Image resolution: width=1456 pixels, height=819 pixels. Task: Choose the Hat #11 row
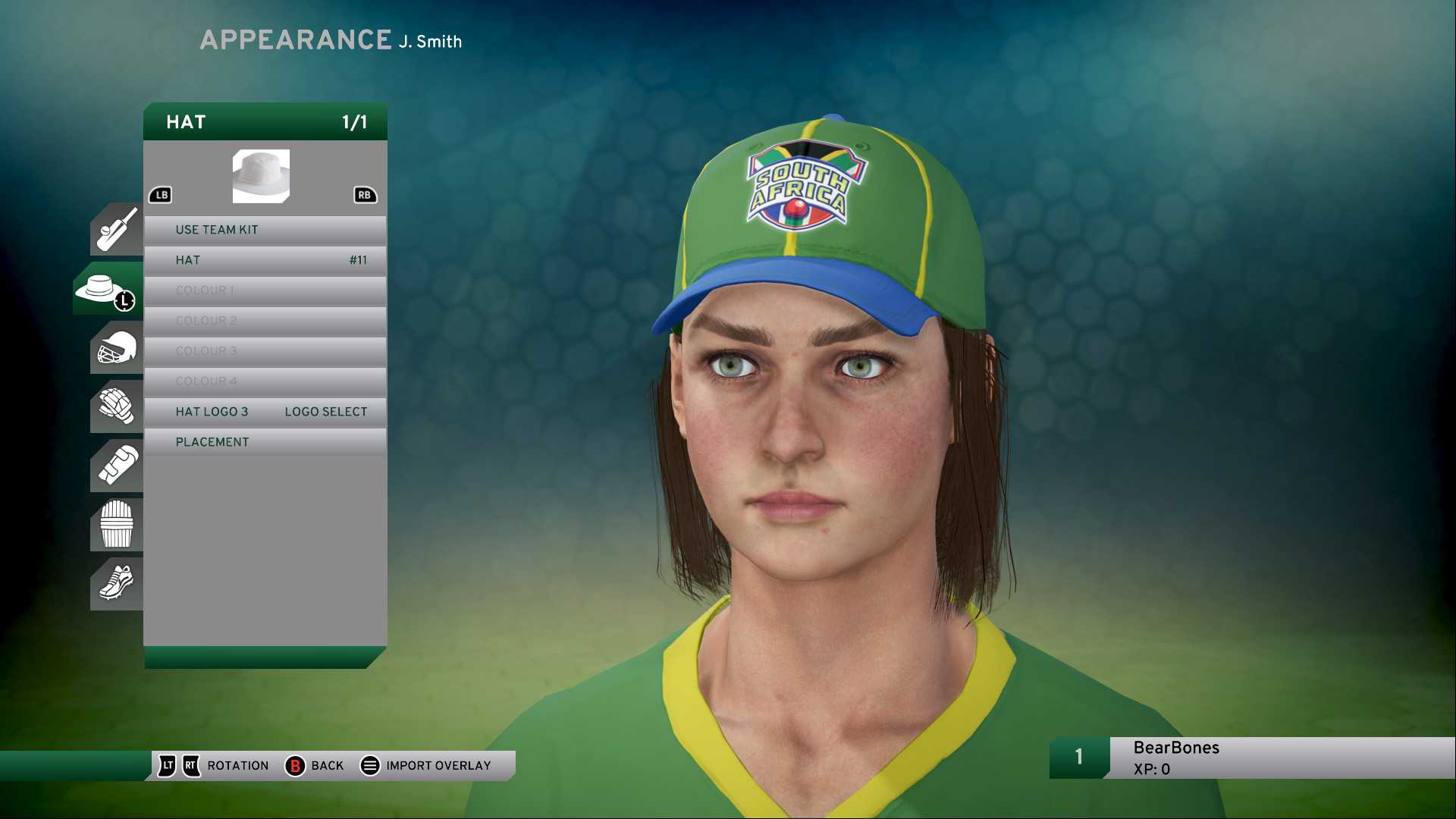click(265, 260)
